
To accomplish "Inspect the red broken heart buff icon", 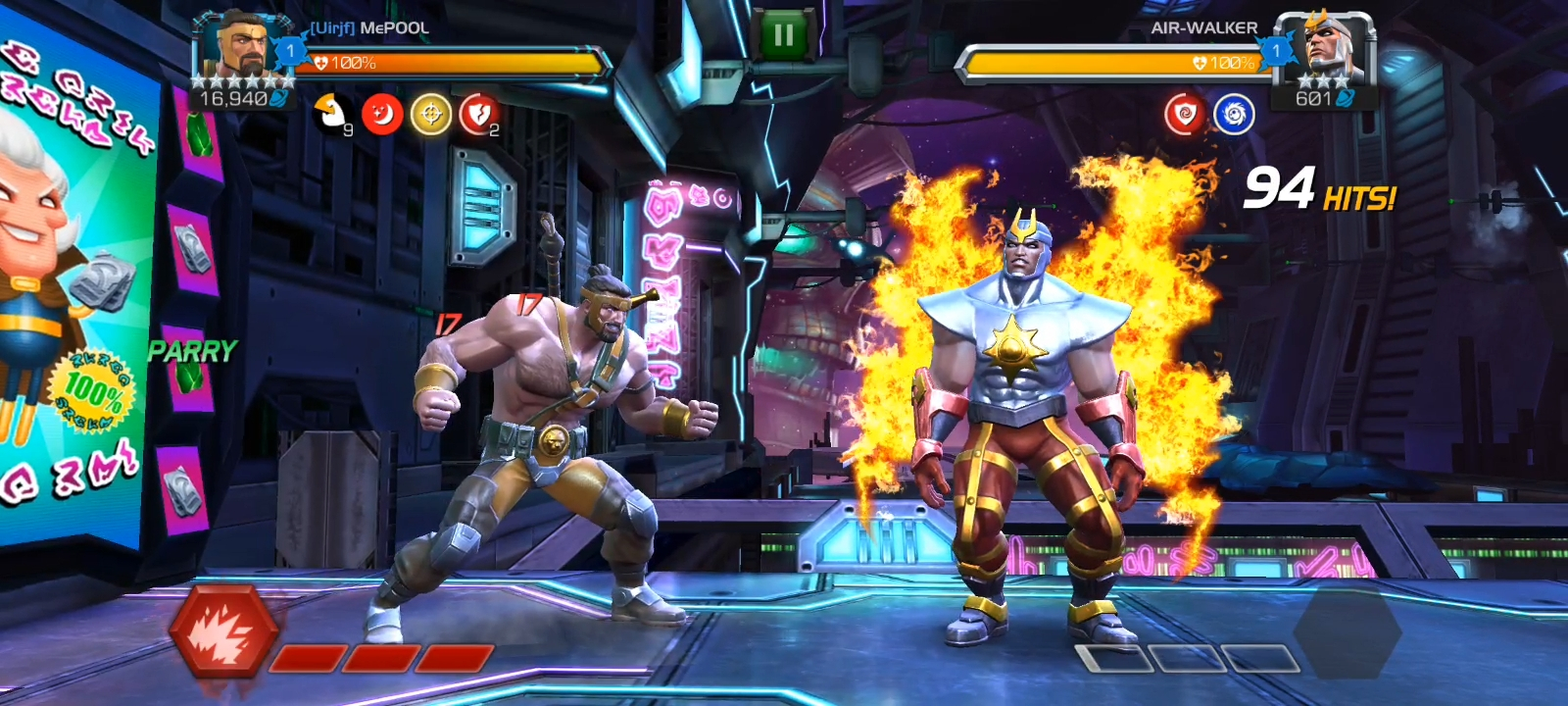I will tap(478, 115).
